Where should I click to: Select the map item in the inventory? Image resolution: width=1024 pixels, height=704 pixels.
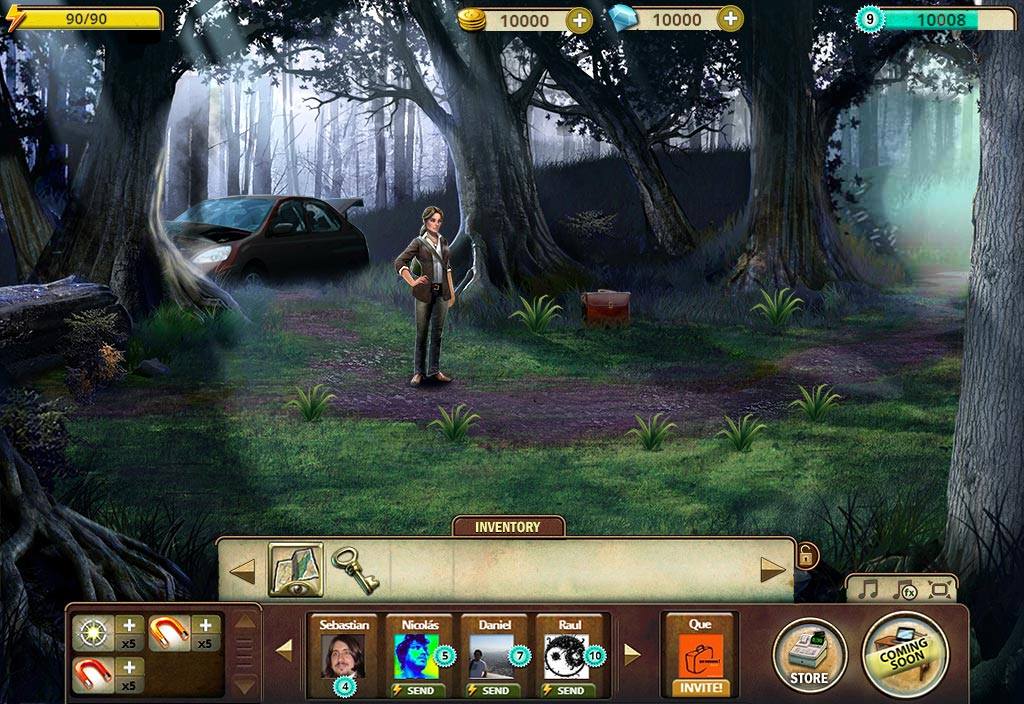tap(295, 570)
